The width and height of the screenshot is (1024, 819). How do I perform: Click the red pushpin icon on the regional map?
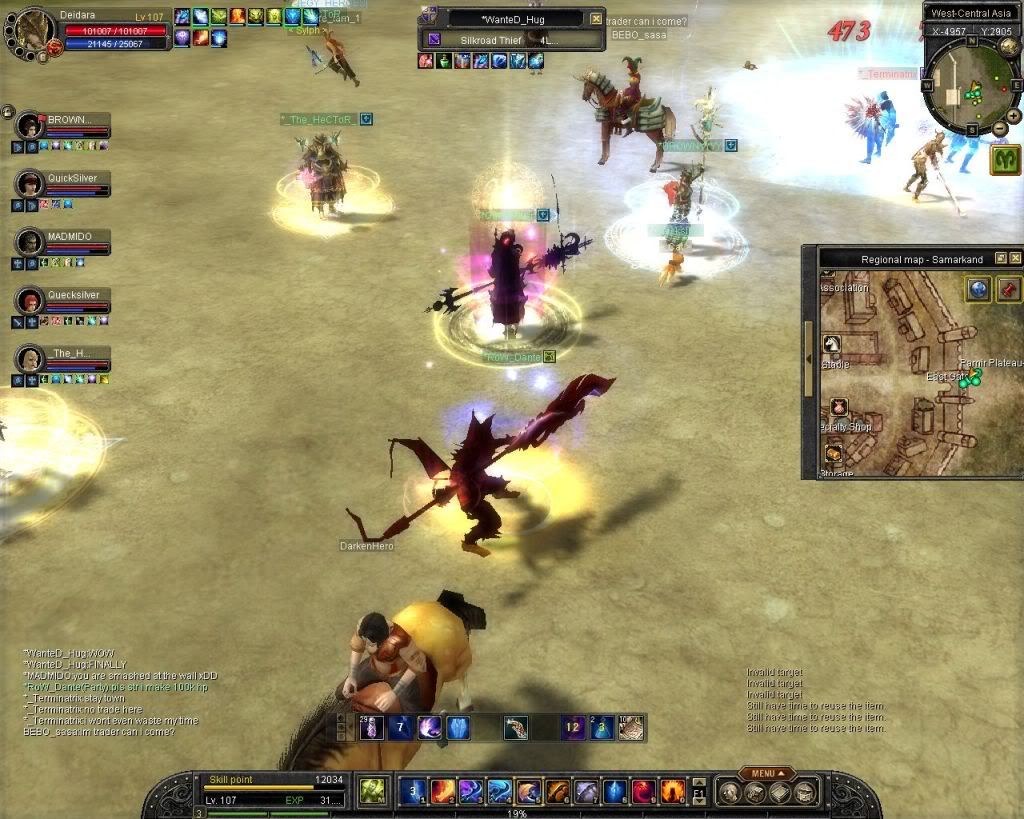click(x=1006, y=289)
